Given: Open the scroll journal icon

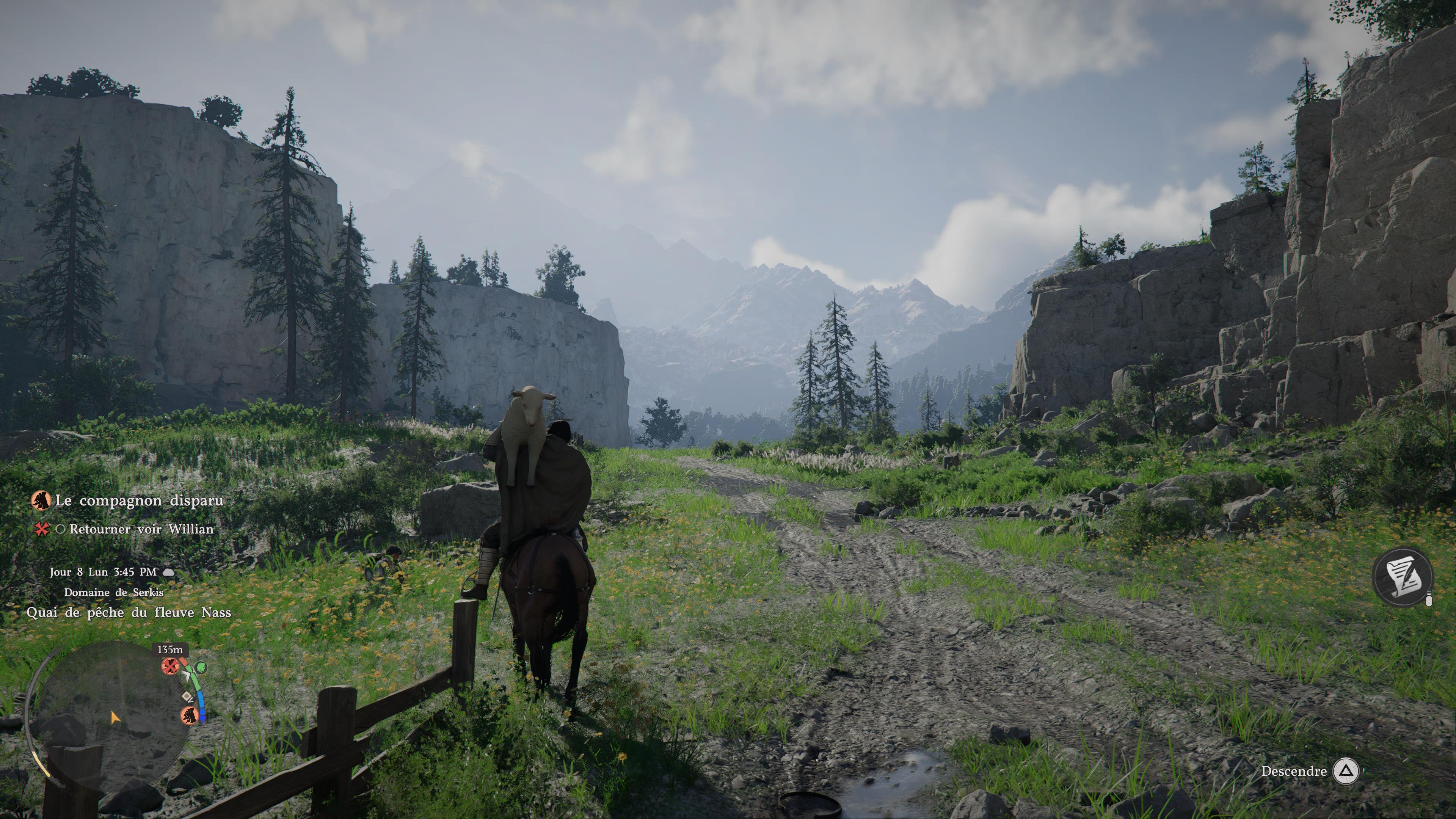Looking at the screenshot, I should [1403, 577].
